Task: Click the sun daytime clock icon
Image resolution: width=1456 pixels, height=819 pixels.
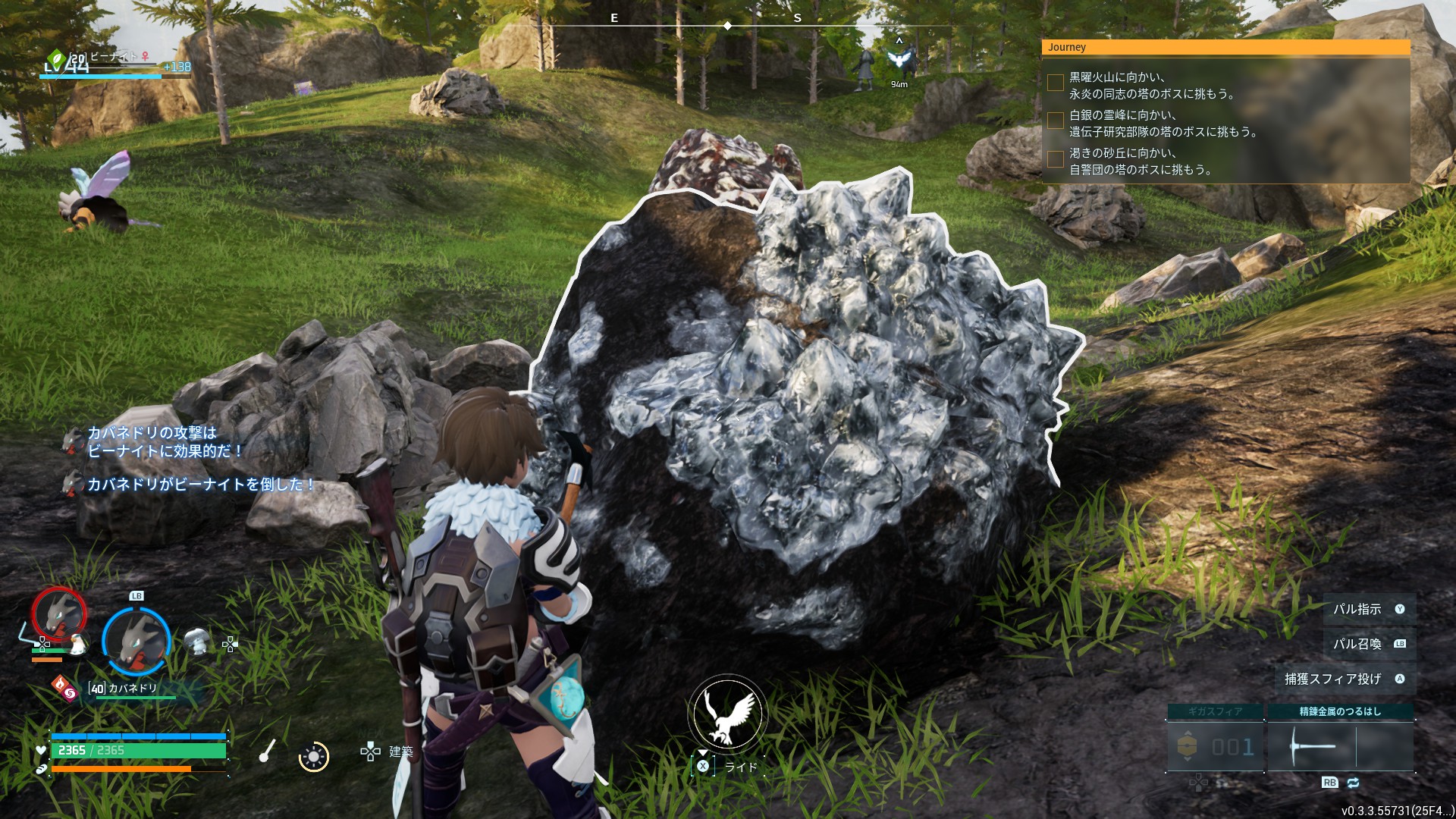Action: coord(313,756)
